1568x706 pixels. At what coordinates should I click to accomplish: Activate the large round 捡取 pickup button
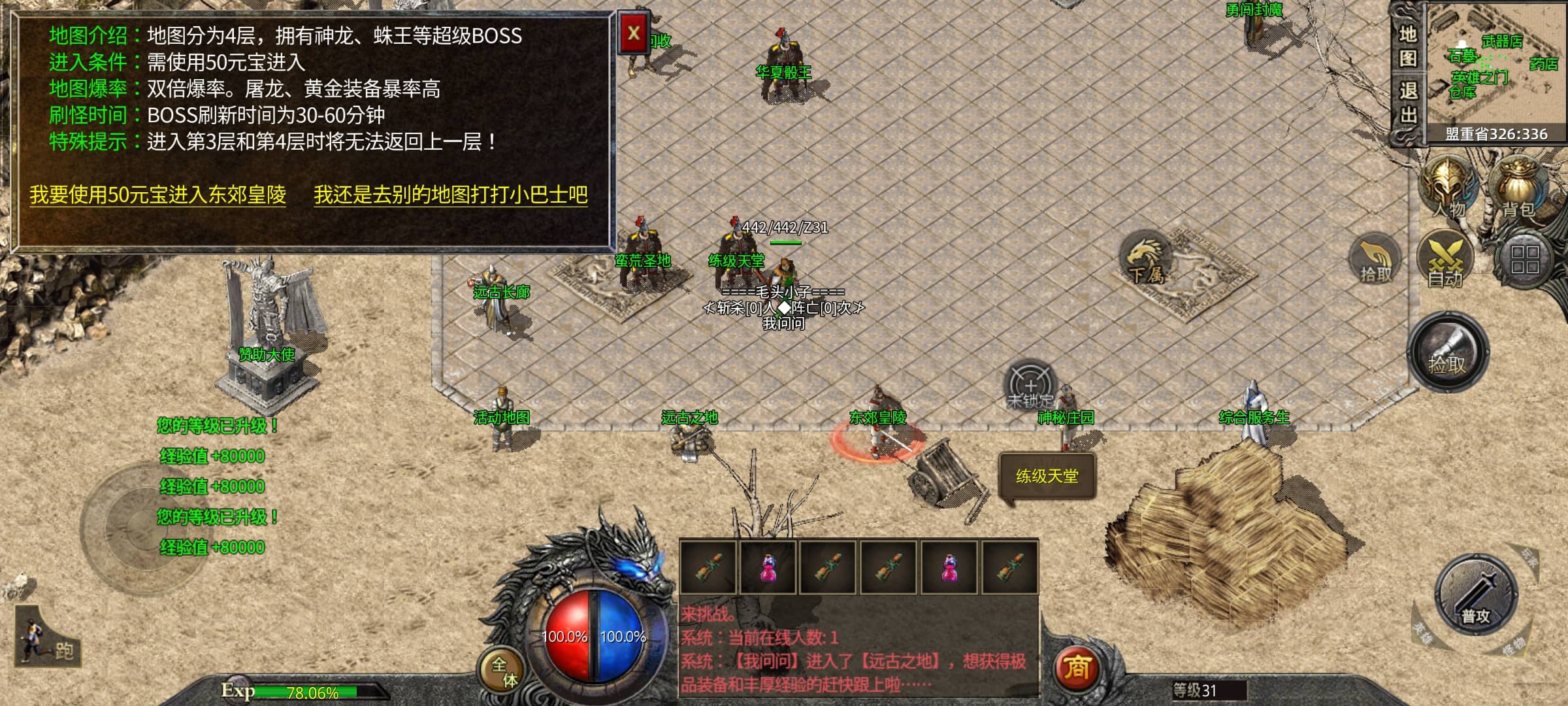tap(1447, 352)
